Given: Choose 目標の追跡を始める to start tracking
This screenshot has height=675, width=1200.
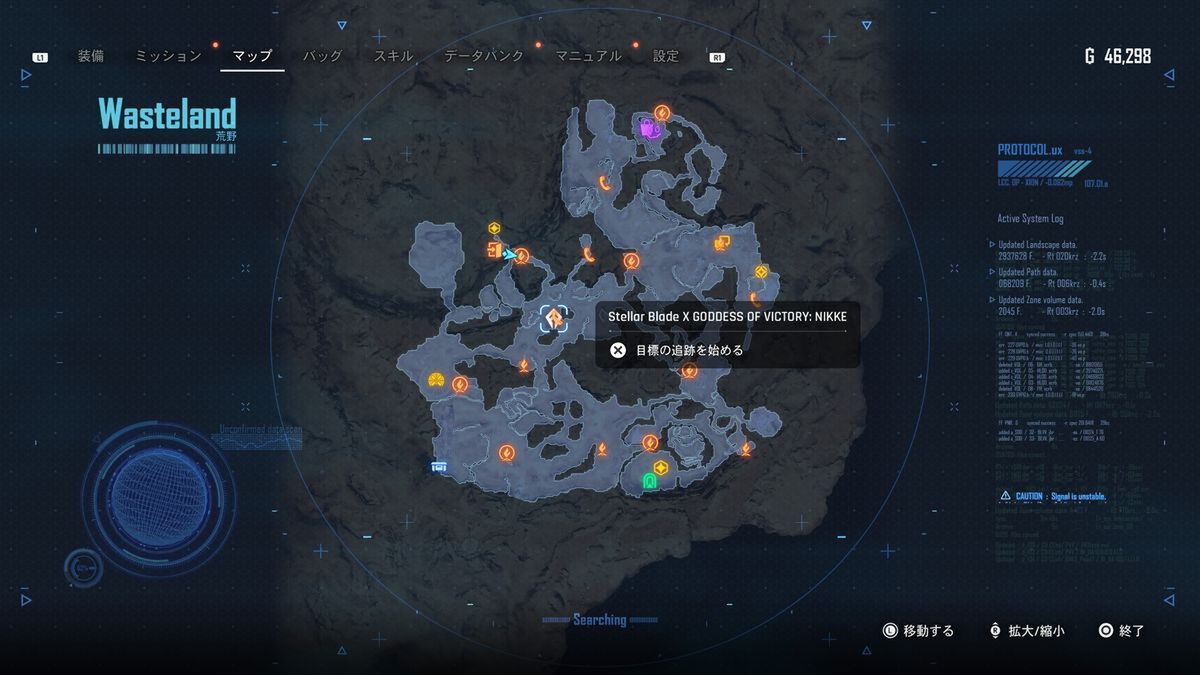Looking at the screenshot, I should coord(690,350).
